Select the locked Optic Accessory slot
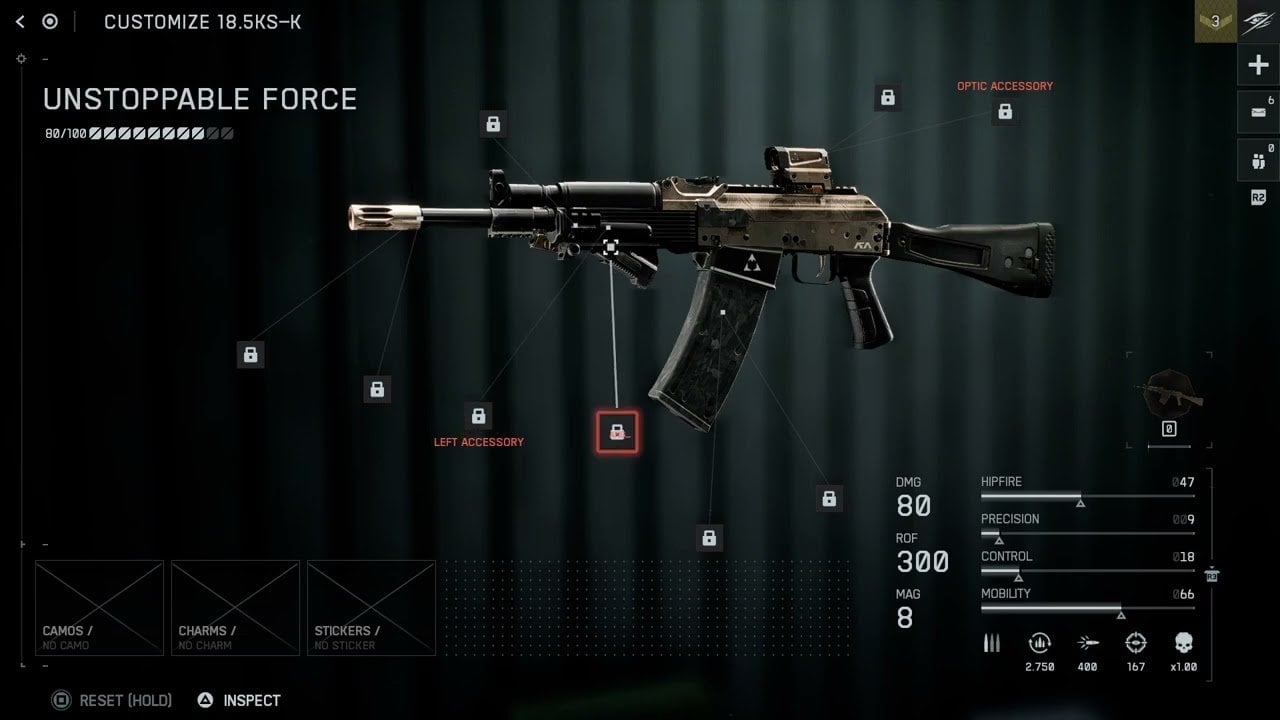This screenshot has height=720, width=1280. [x=1005, y=112]
